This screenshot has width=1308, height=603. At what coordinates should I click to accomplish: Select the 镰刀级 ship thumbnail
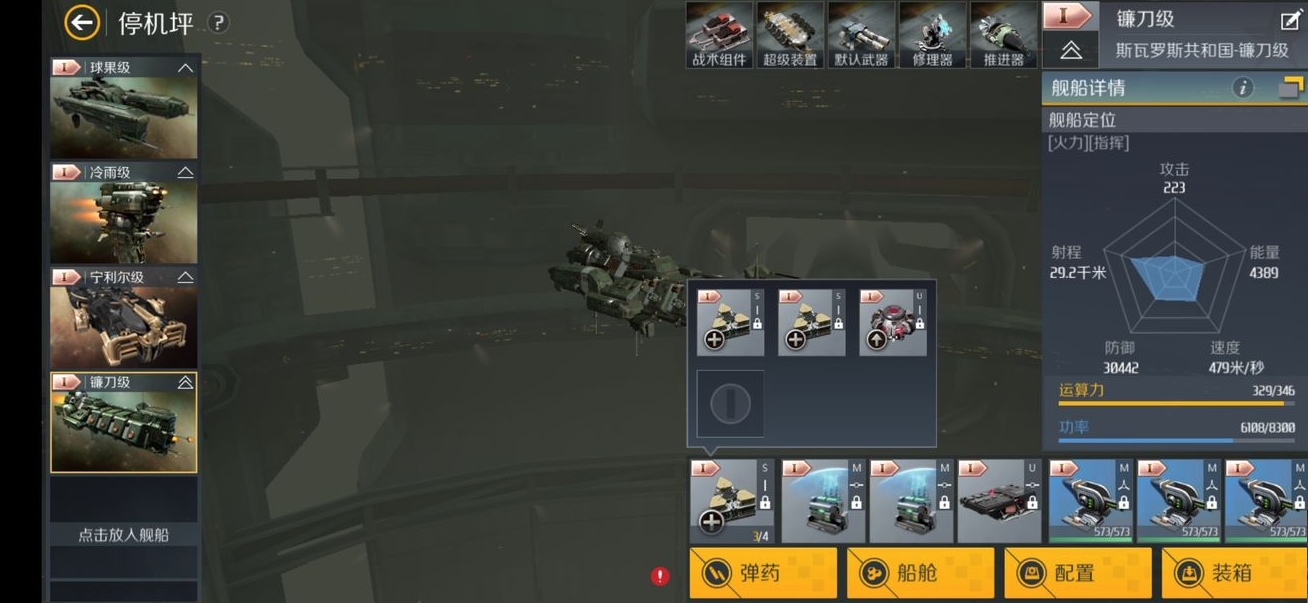tap(124, 422)
